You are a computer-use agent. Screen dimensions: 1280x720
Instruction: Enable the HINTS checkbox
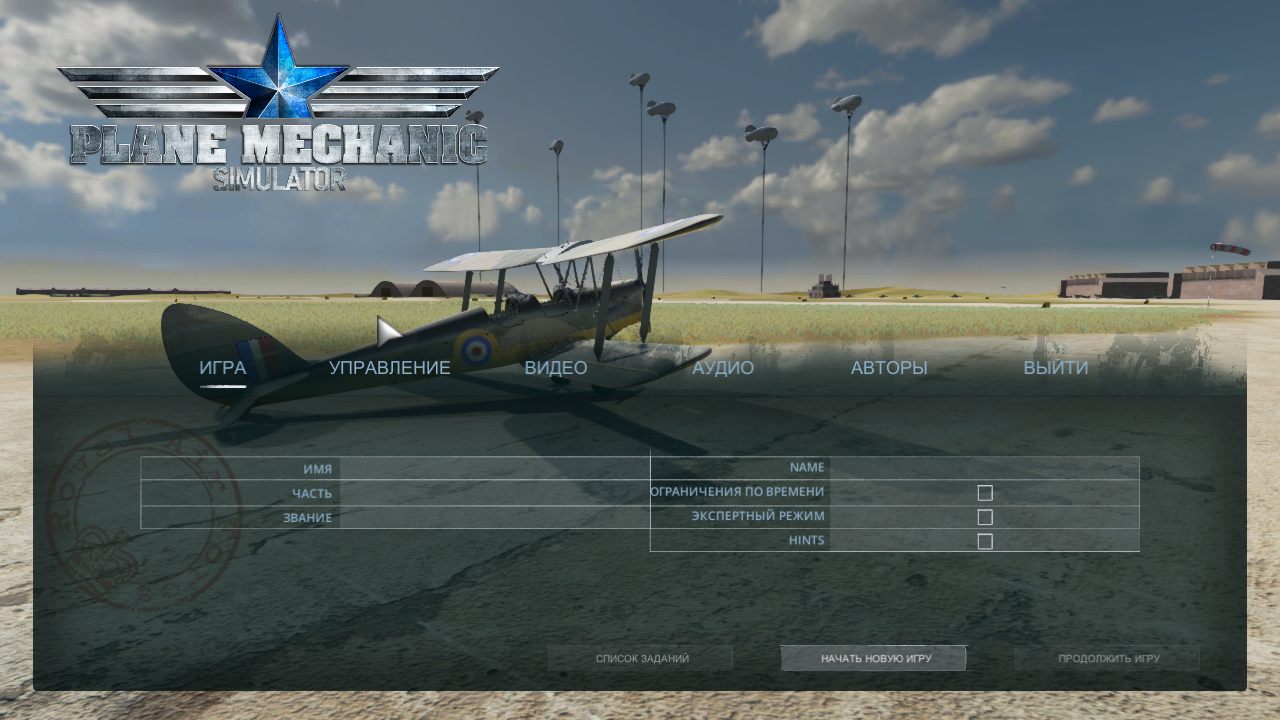click(x=987, y=540)
